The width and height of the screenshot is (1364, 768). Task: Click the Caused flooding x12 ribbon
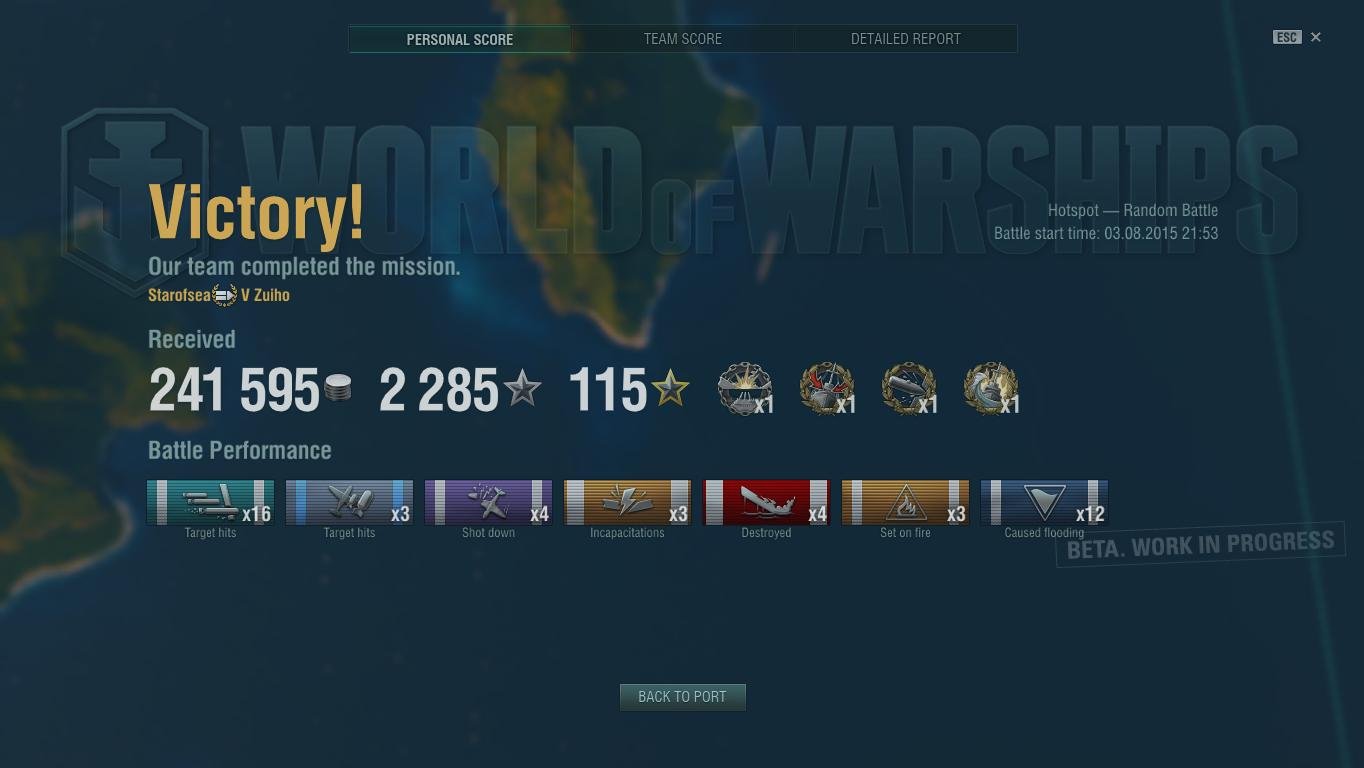(1044, 503)
